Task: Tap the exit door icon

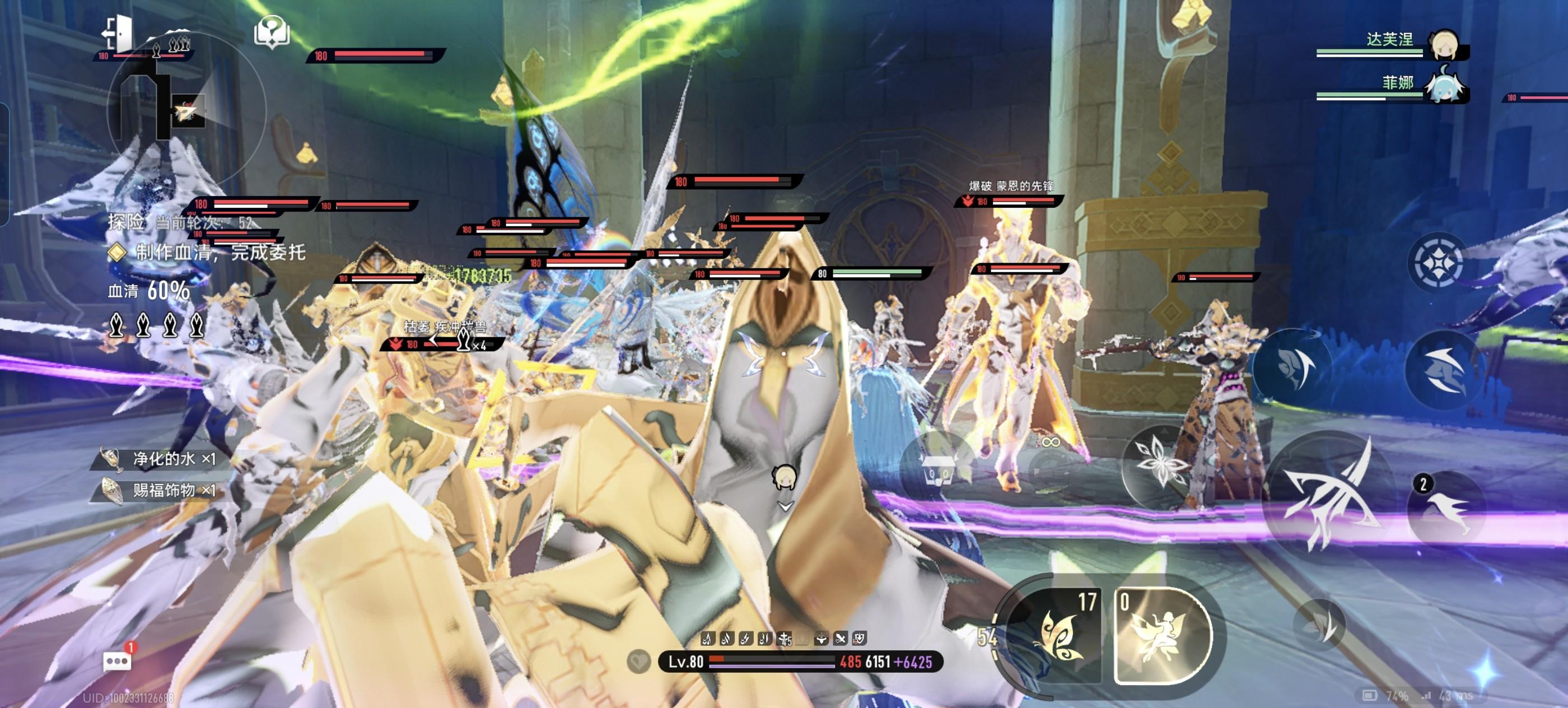Action: tap(118, 34)
